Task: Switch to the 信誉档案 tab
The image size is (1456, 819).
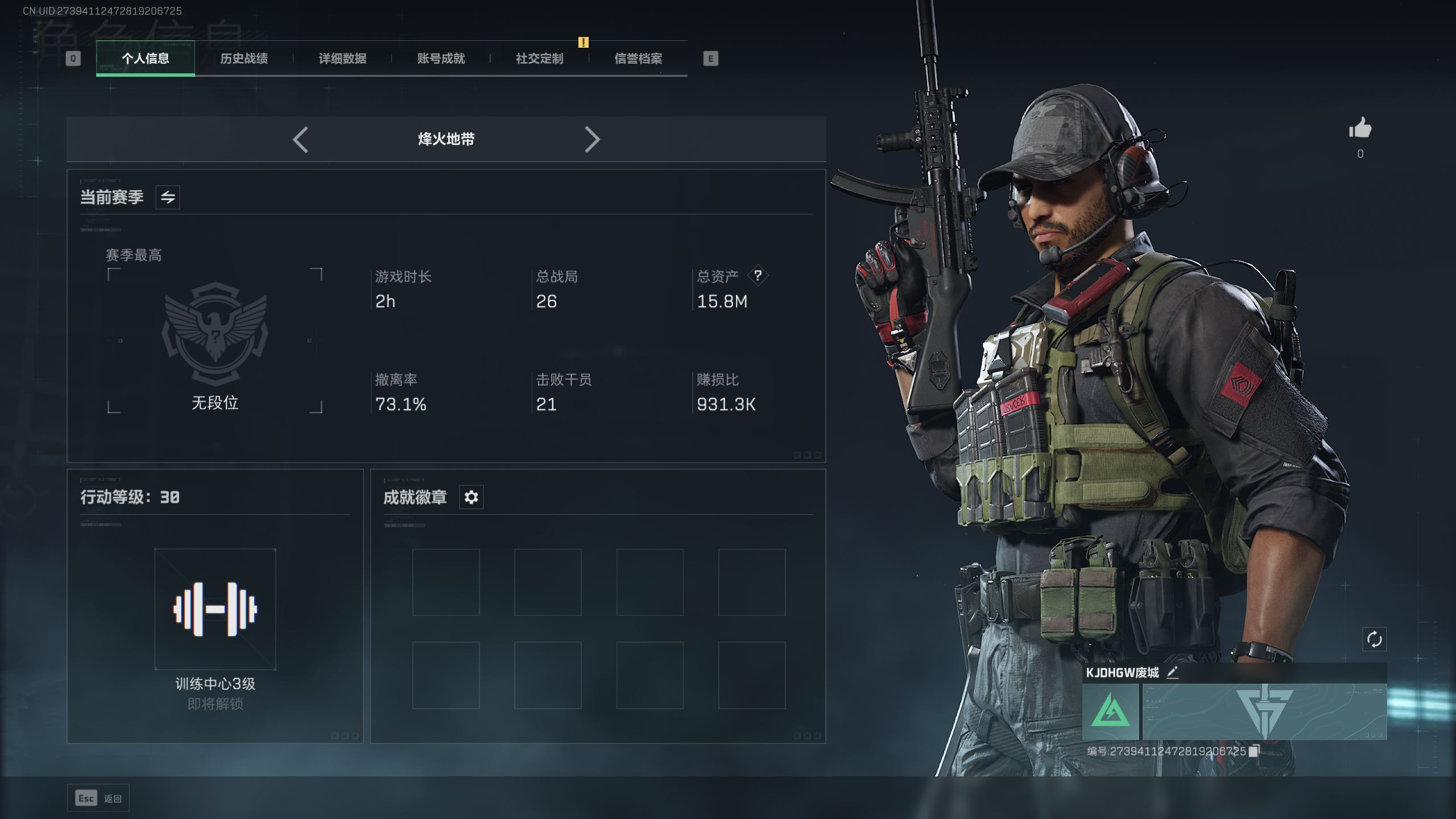Action: [638, 59]
